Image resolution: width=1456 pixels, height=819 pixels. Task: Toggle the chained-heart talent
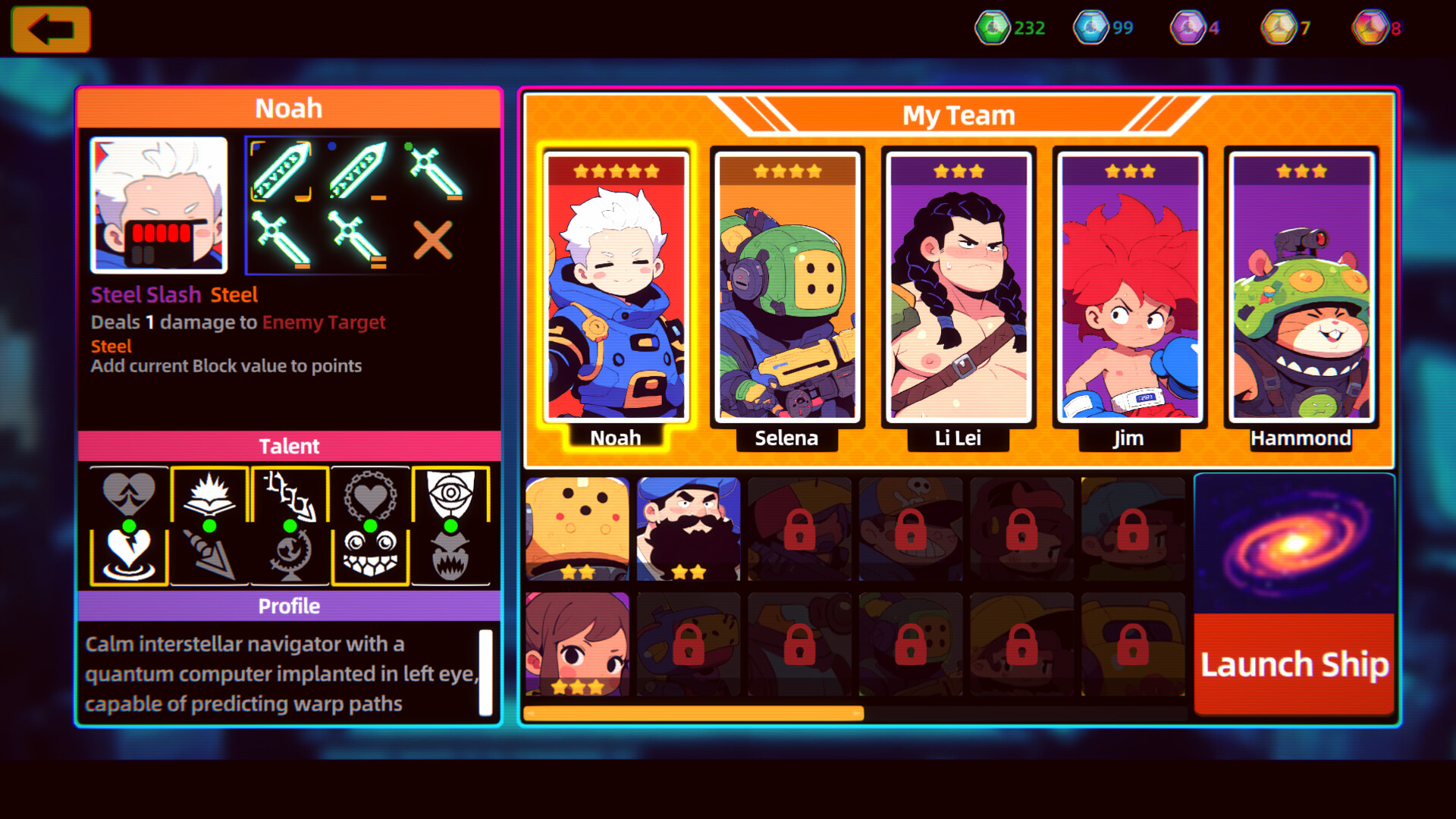pos(371,494)
